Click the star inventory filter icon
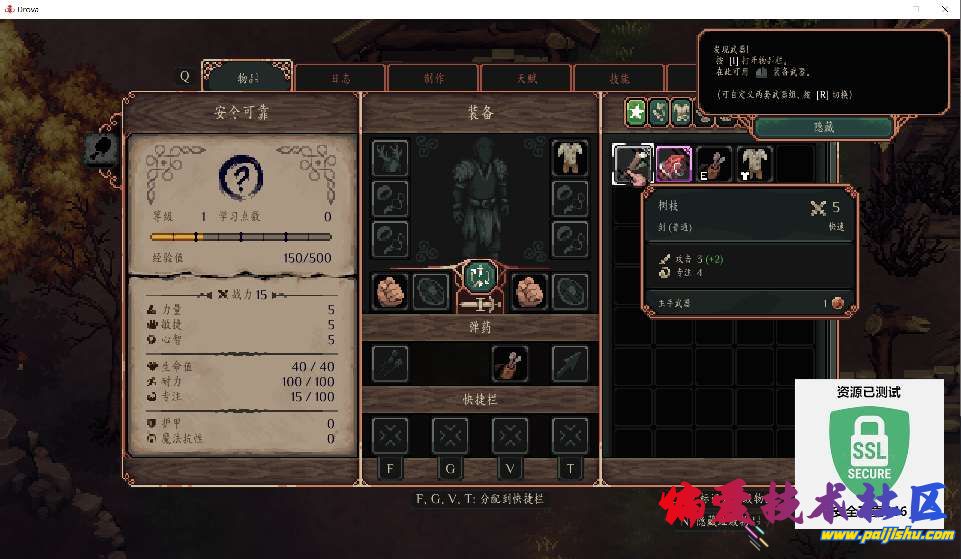This screenshot has height=559, width=961. click(635, 112)
